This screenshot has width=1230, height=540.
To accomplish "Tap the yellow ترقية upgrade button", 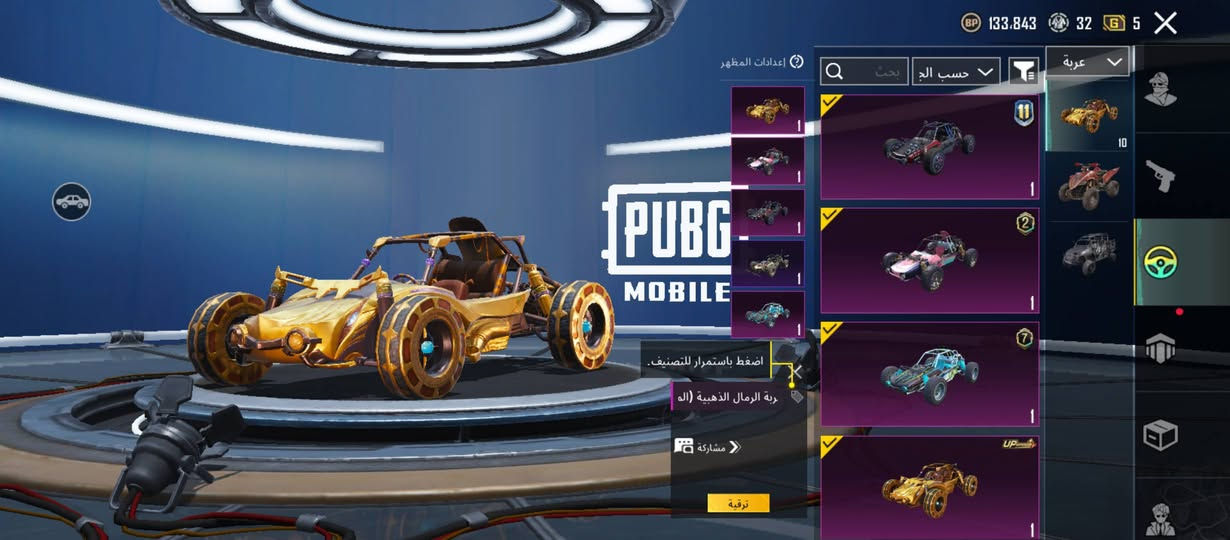I will click(x=738, y=503).
